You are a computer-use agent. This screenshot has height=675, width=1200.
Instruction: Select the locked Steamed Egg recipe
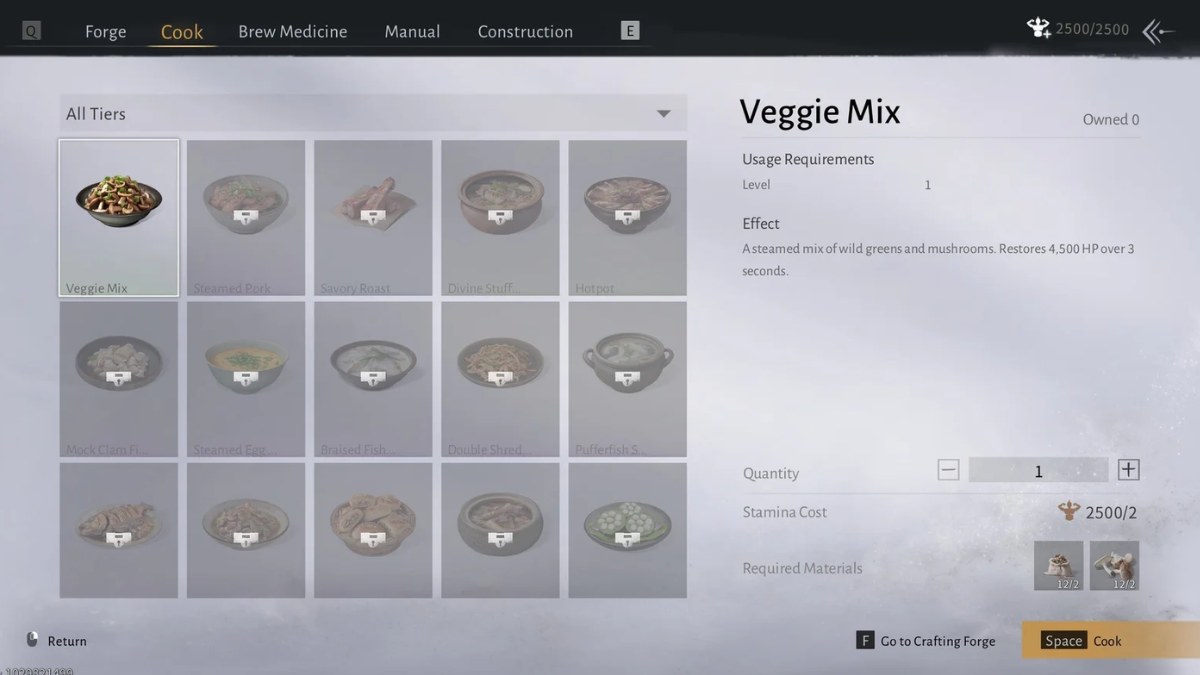point(246,379)
